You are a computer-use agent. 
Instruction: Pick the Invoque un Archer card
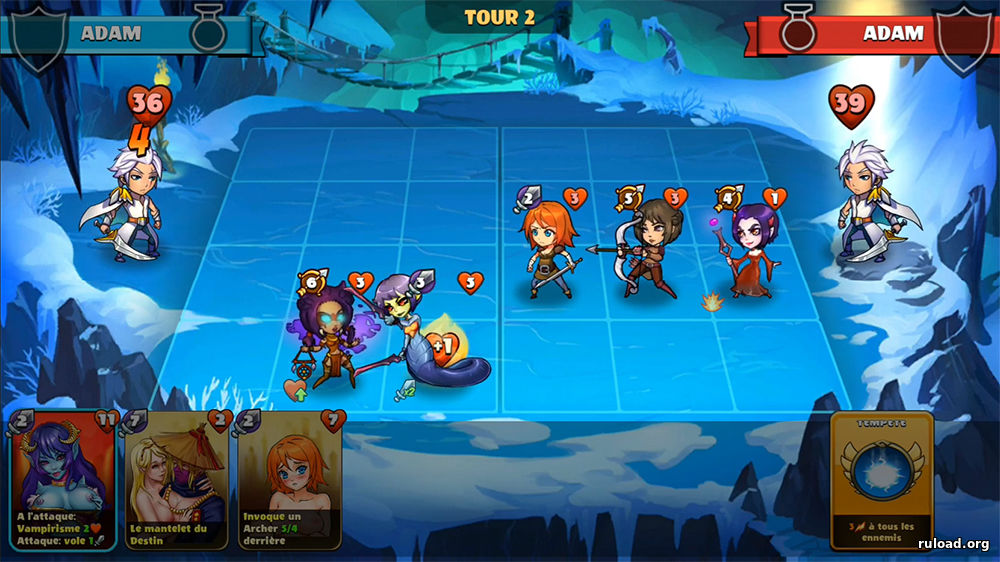click(291, 478)
